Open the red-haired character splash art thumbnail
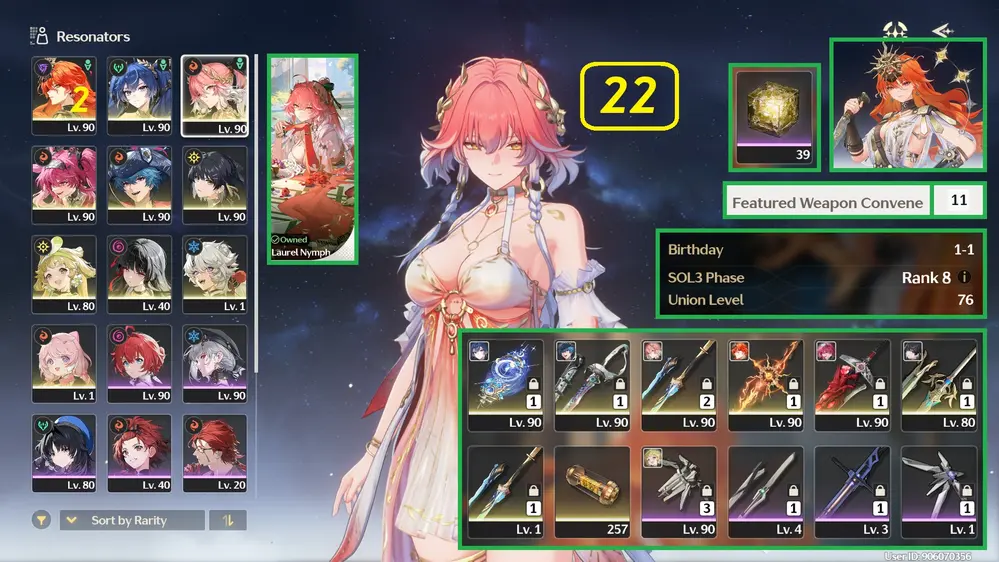Image resolution: width=999 pixels, height=562 pixels. (x=907, y=105)
